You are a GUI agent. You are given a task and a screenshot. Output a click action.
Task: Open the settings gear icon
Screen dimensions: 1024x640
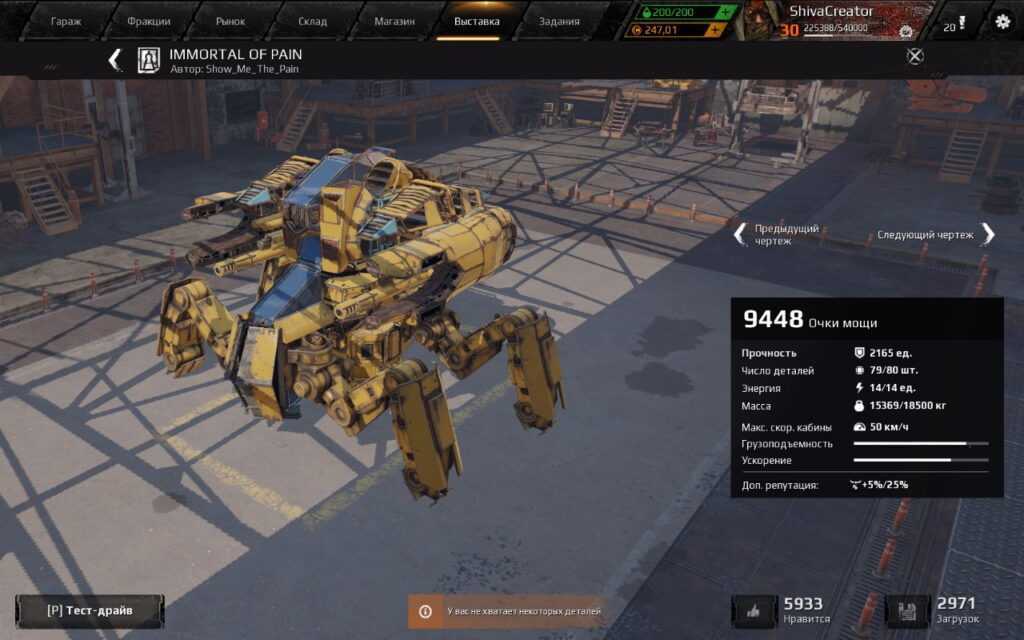pos(1002,21)
